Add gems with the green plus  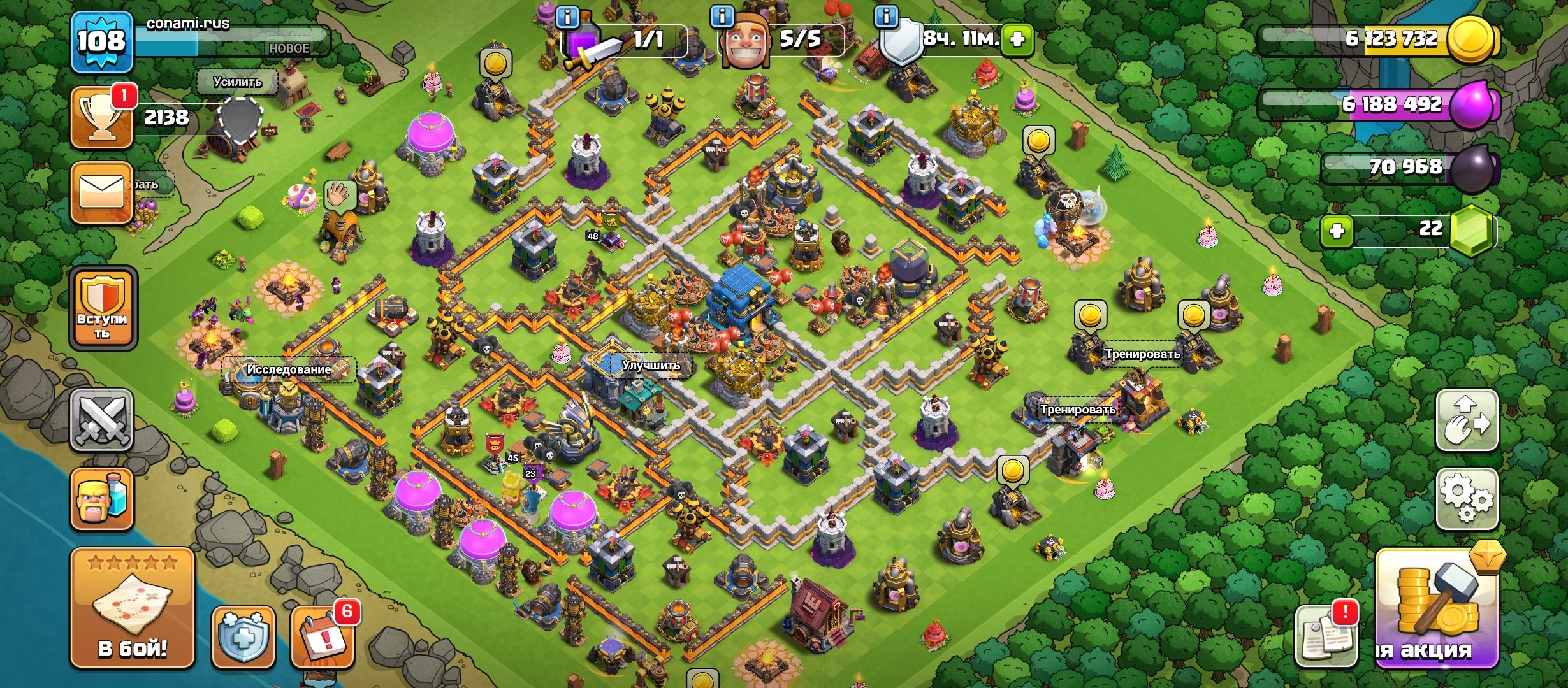coord(1337,230)
